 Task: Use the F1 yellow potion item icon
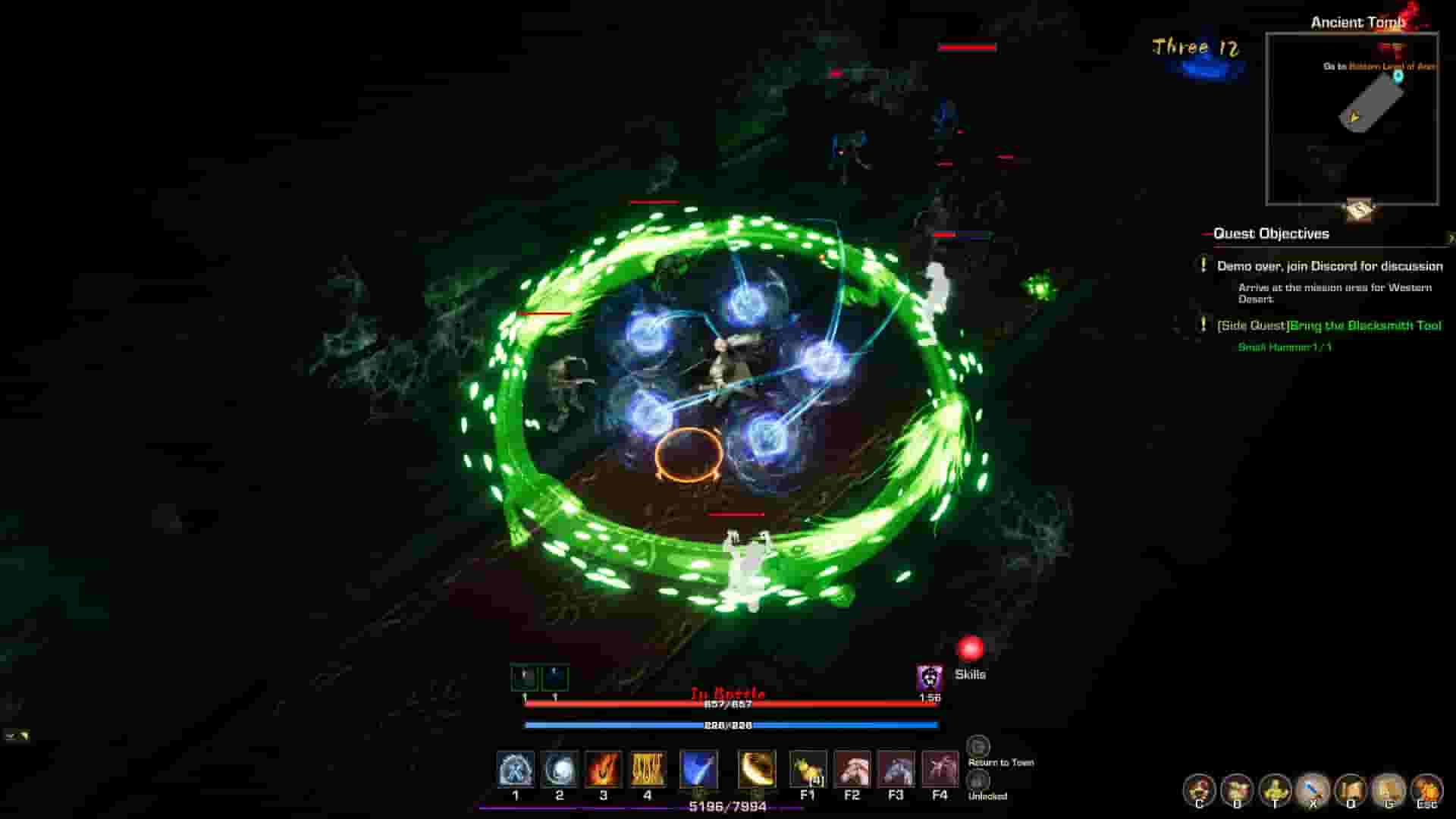pos(808,770)
